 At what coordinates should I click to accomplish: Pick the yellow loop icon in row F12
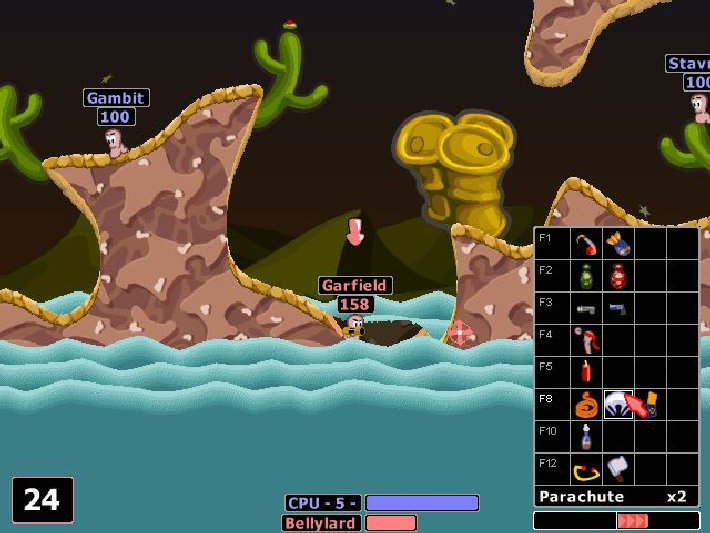586,468
